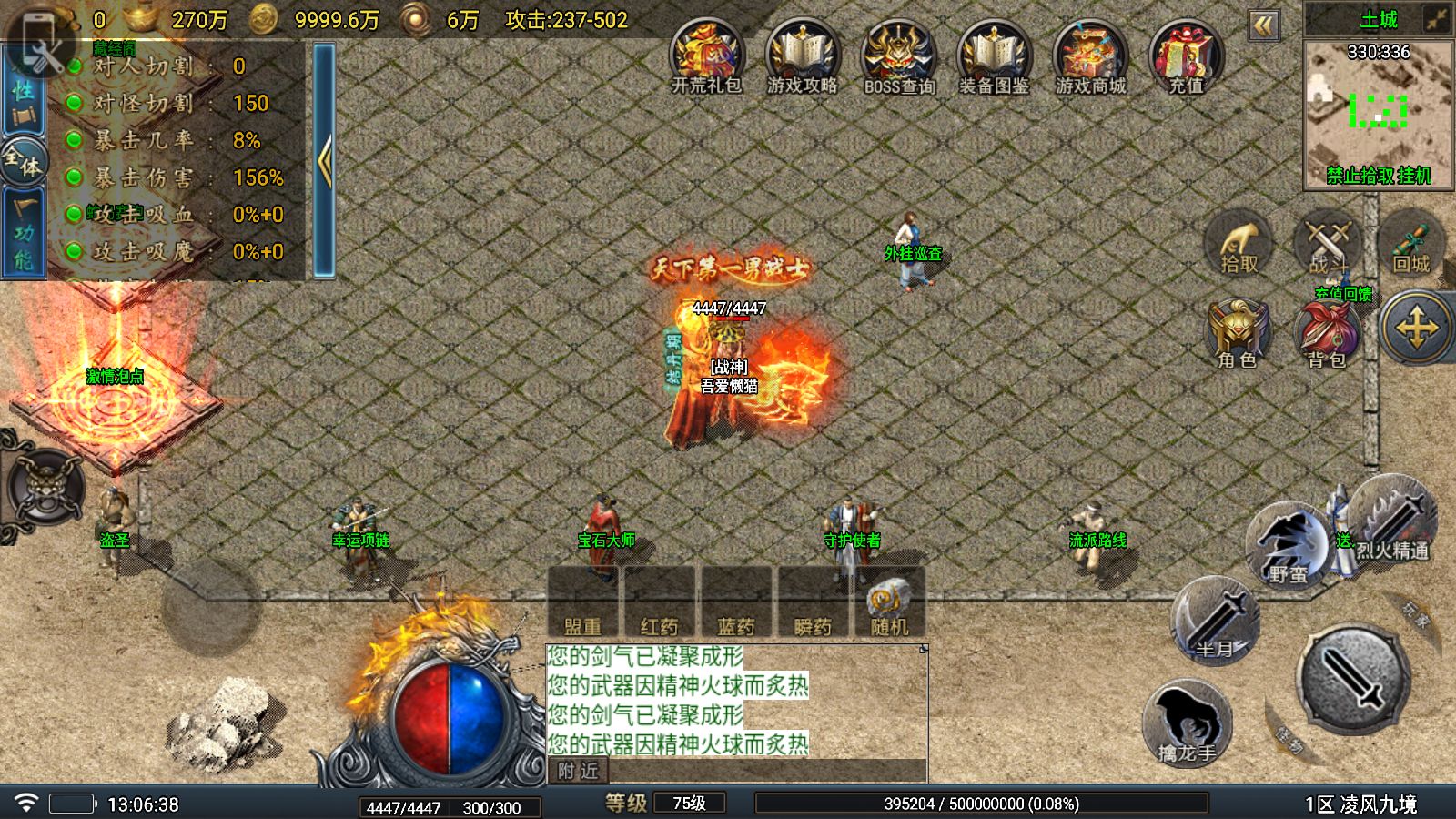This screenshot has height=819, width=1456.
Task: Collapse the top icon bar with double-arrow button
Action: [1263, 25]
